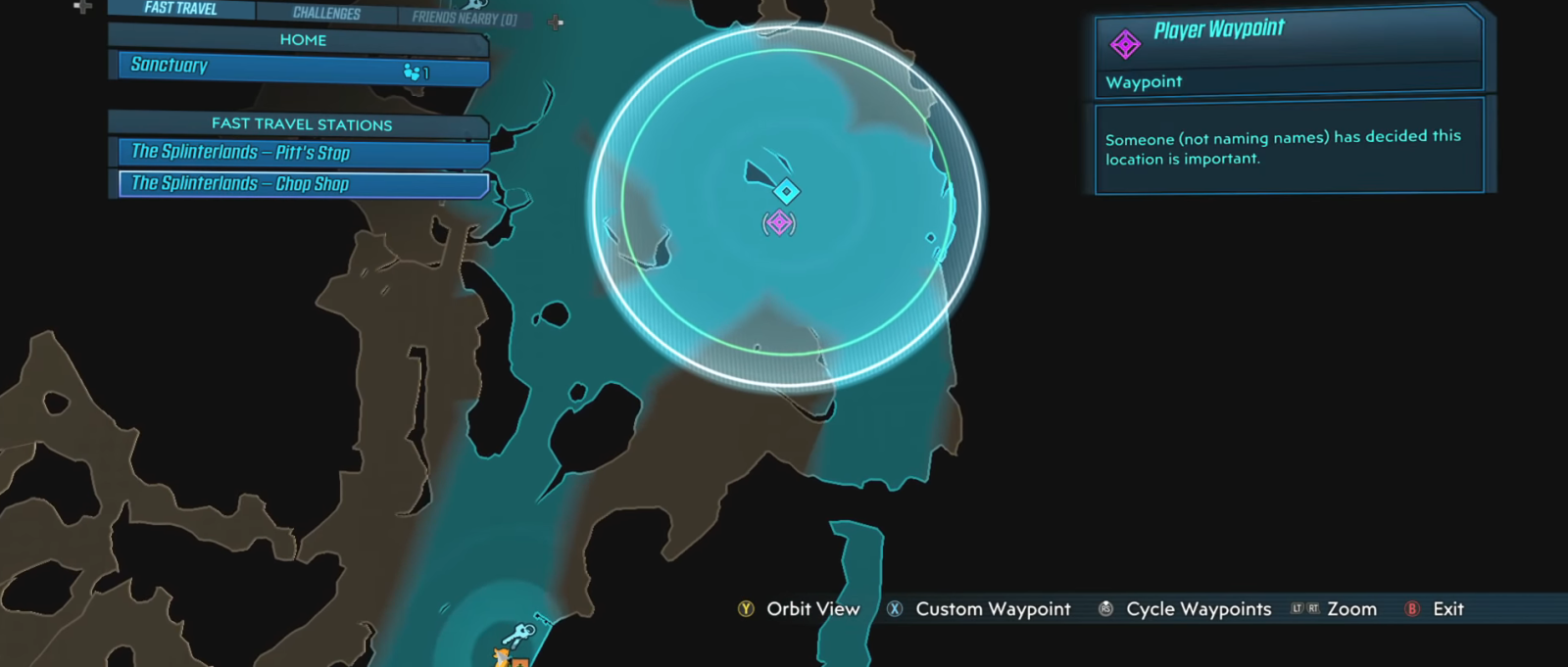This screenshot has height=667, width=1568.
Task: Select the magenta player waypoint marker
Action: (779, 223)
